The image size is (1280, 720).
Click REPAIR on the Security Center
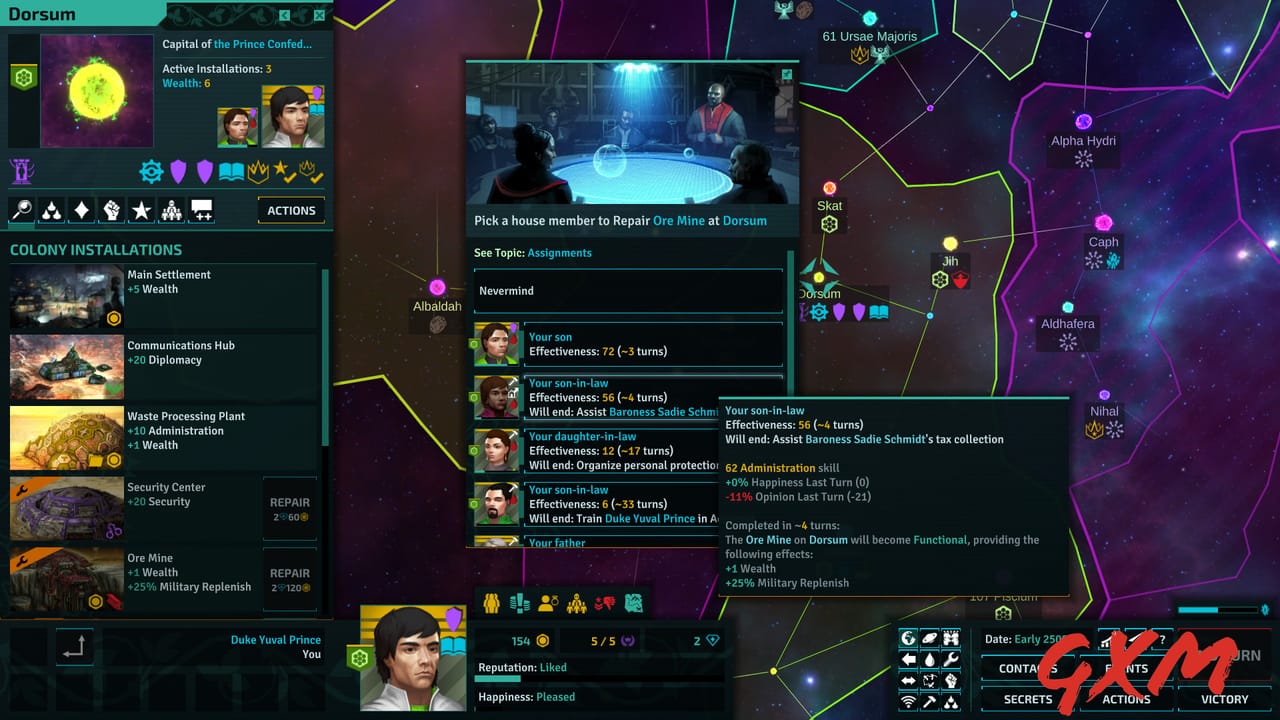290,504
